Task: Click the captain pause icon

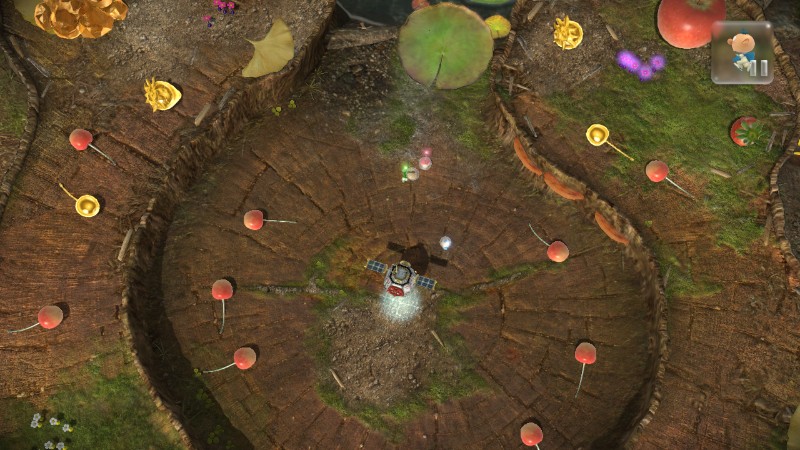Action: point(742,53)
